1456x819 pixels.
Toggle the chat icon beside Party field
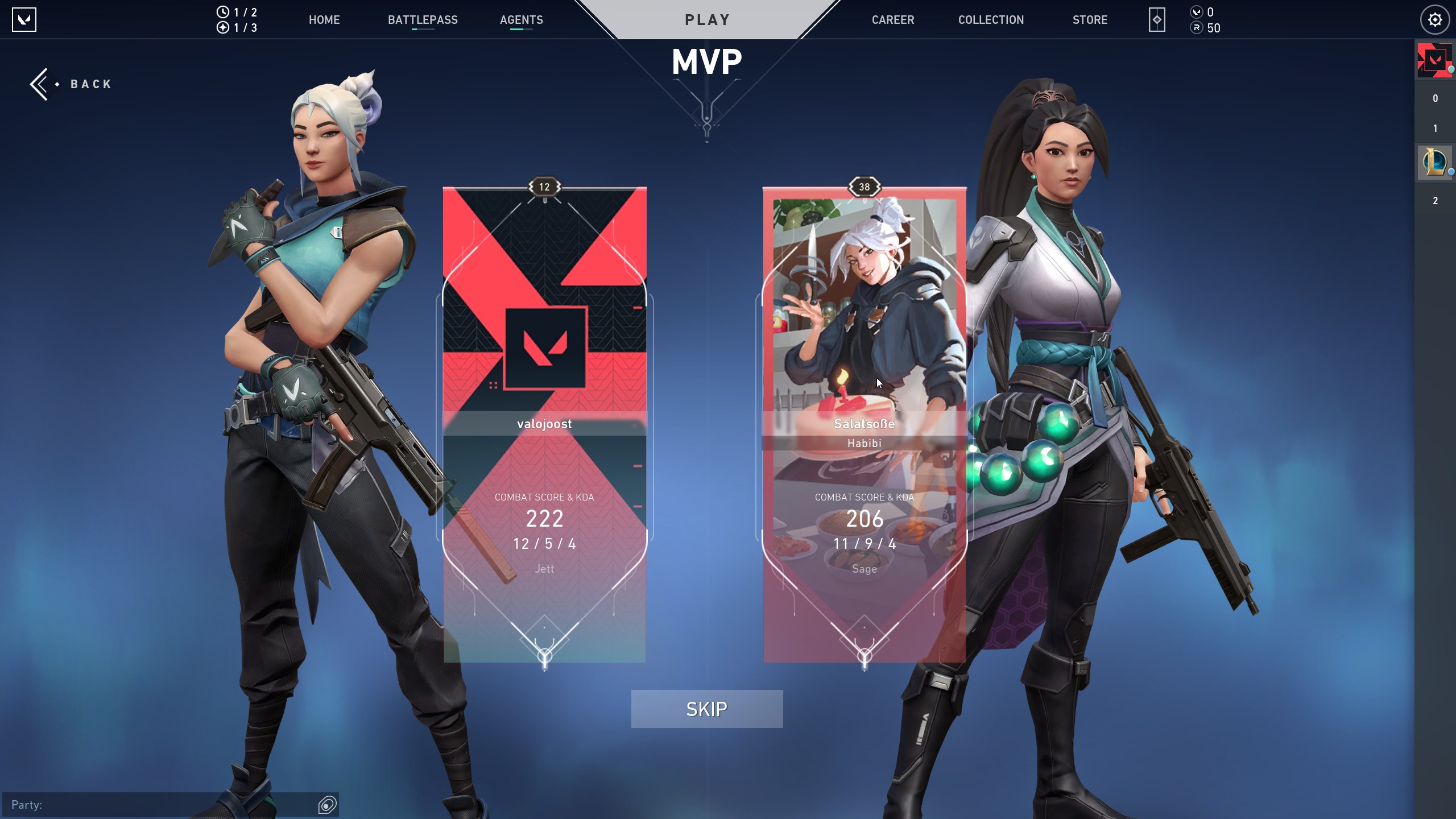click(328, 804)
